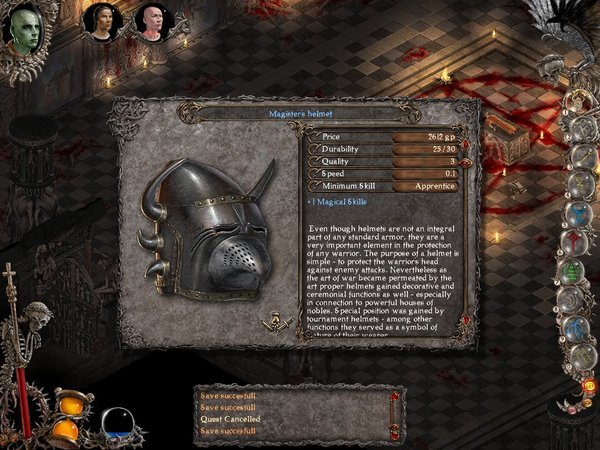Viewport: 600px width, 450px height.
Task: Click the crossed swords icon below the helmet
Action: [x=271, y=320]
